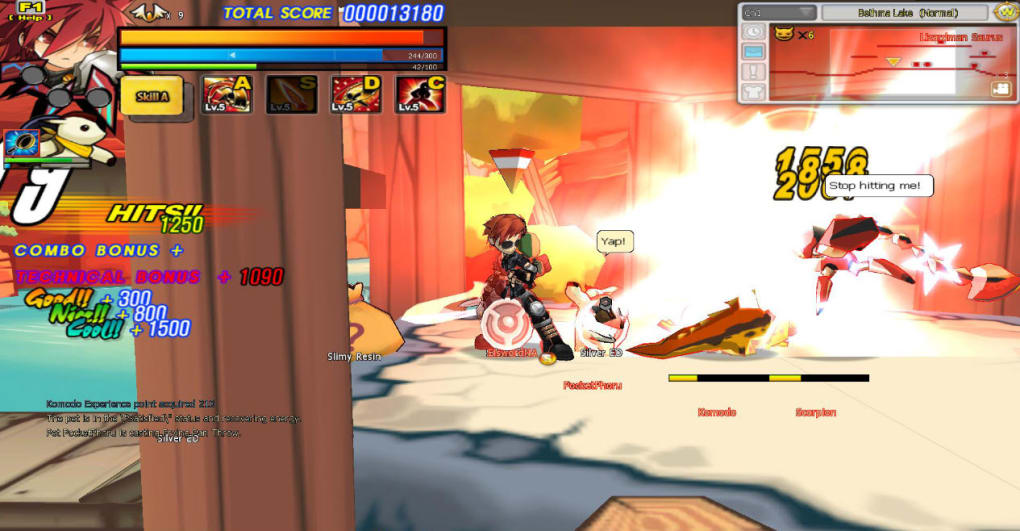Open the channel dropdown on the minimap panel
The width and height of the screenshot is (1020, 531).
point(779,13)
